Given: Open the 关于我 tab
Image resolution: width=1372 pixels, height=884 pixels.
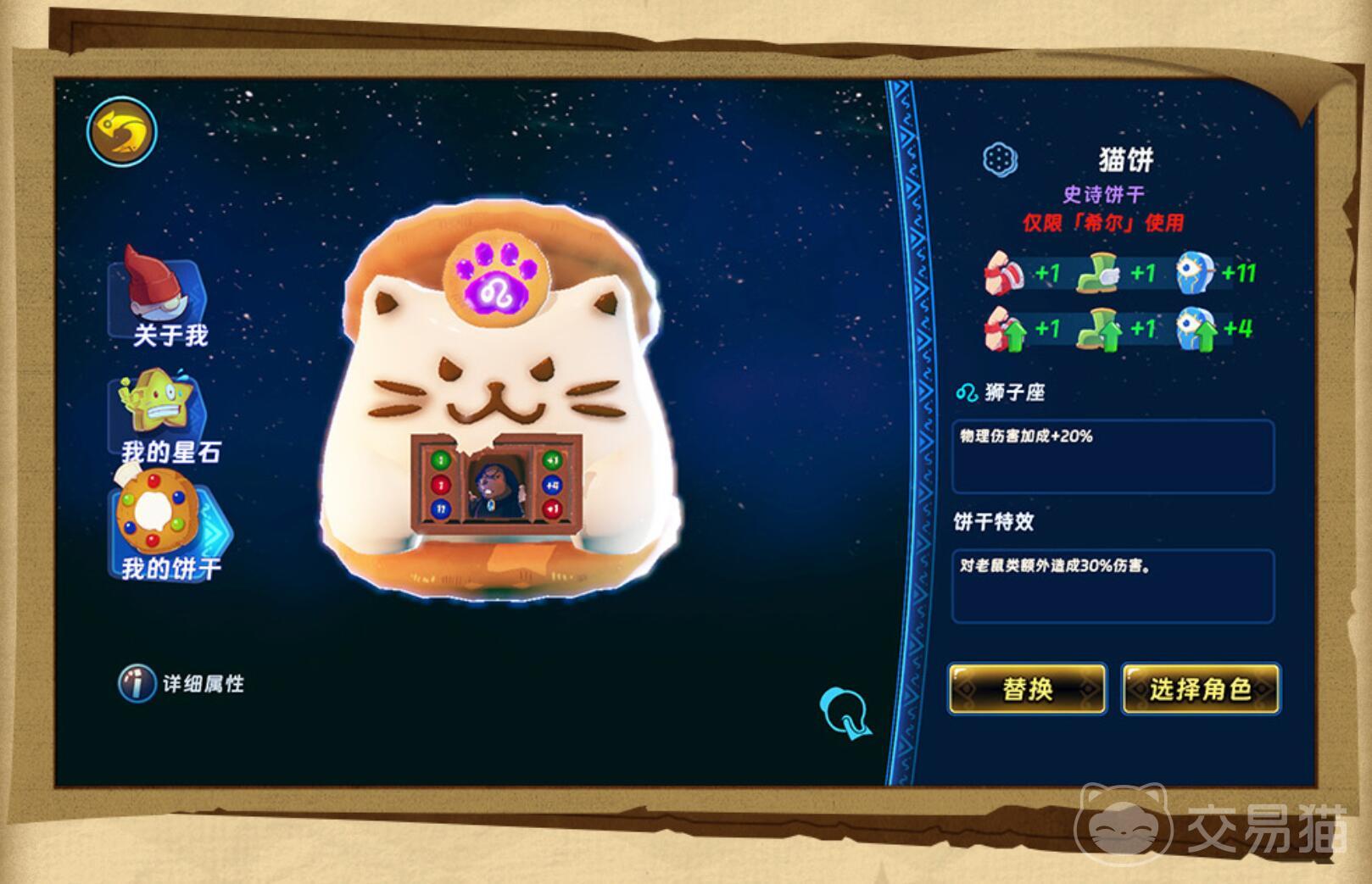Looking at the screenshot, I should pos(163,301).
